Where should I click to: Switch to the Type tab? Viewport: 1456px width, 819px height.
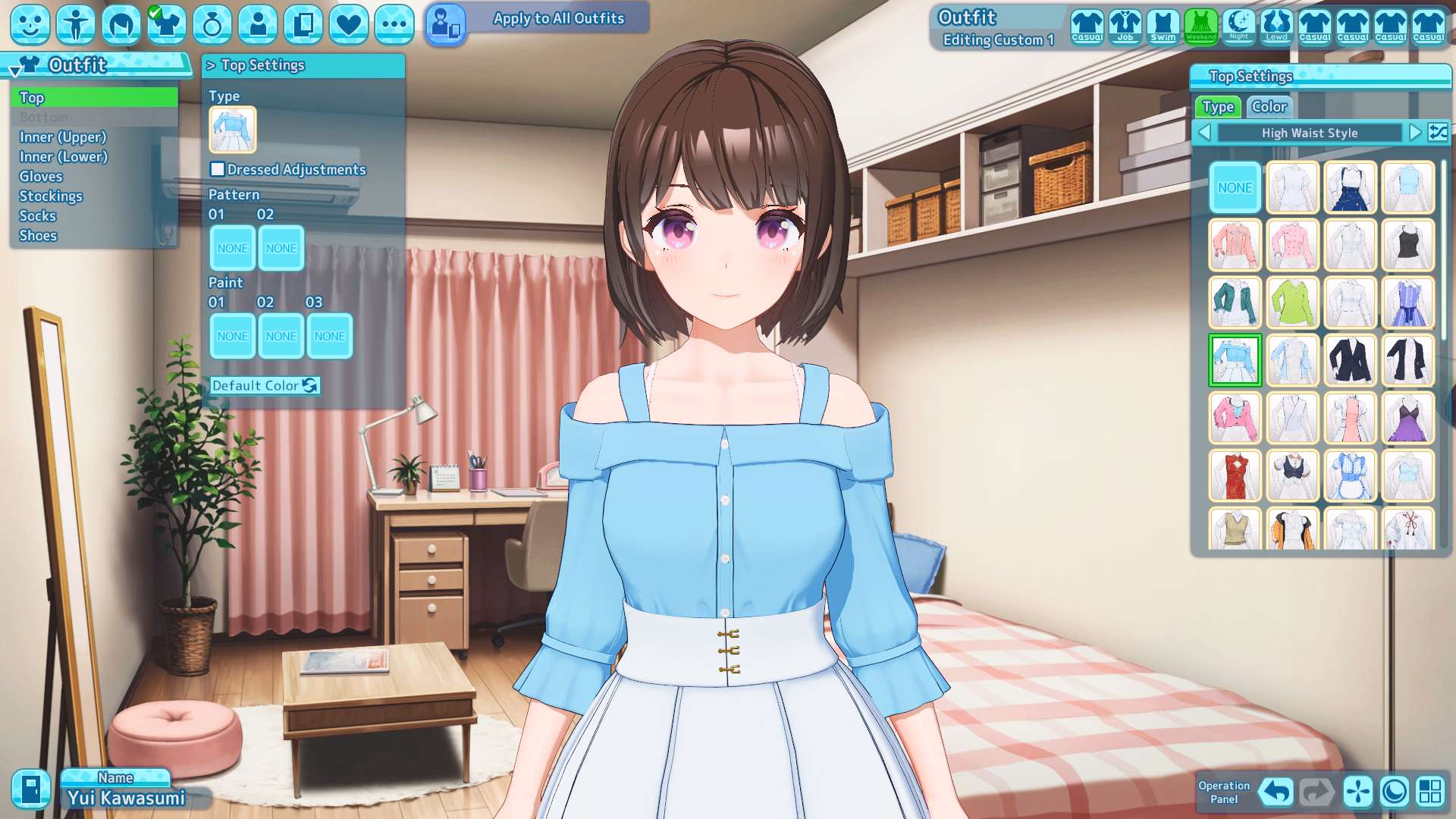click(x=1218, y=107)
